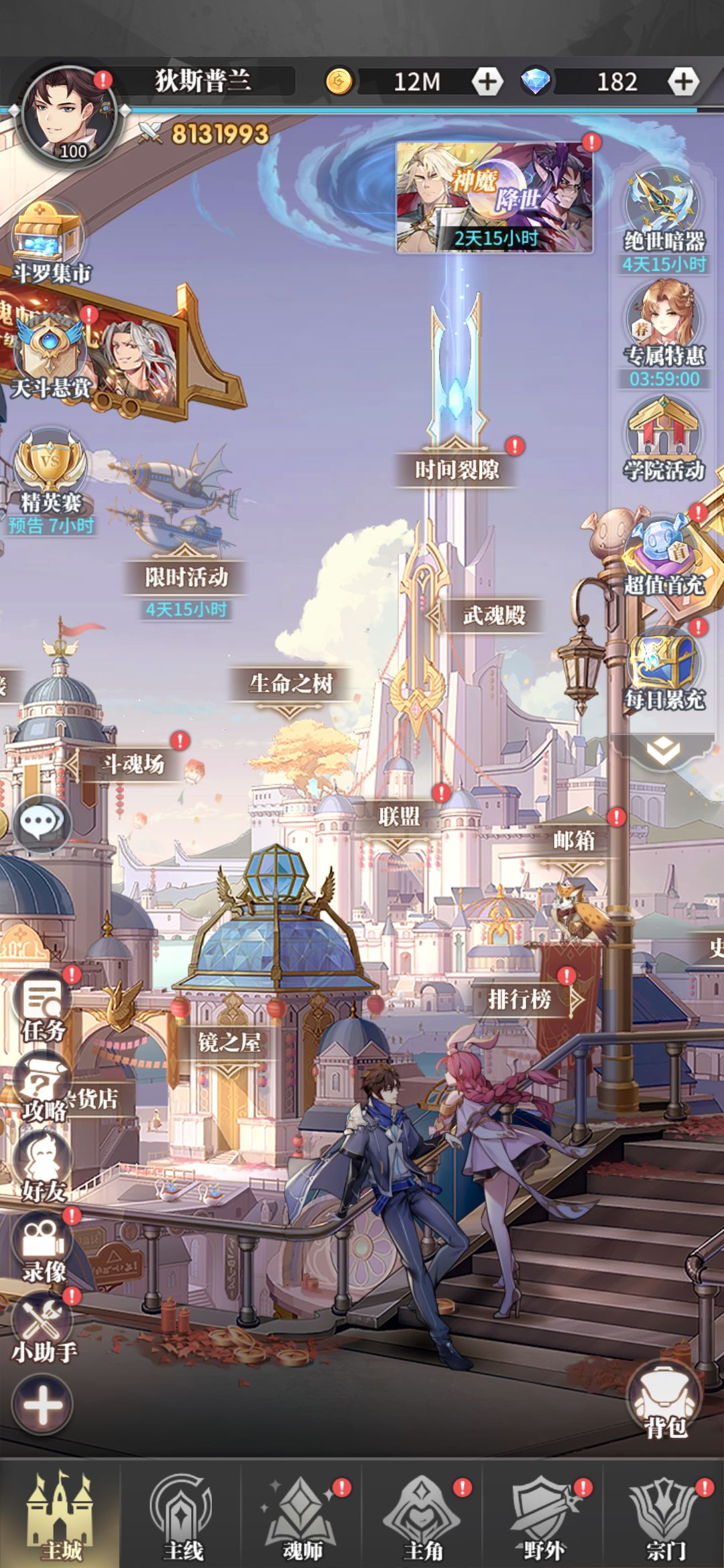View the 排行榜 leaderboard
Screen dimensions: 724x1568
click(520, 1000)
